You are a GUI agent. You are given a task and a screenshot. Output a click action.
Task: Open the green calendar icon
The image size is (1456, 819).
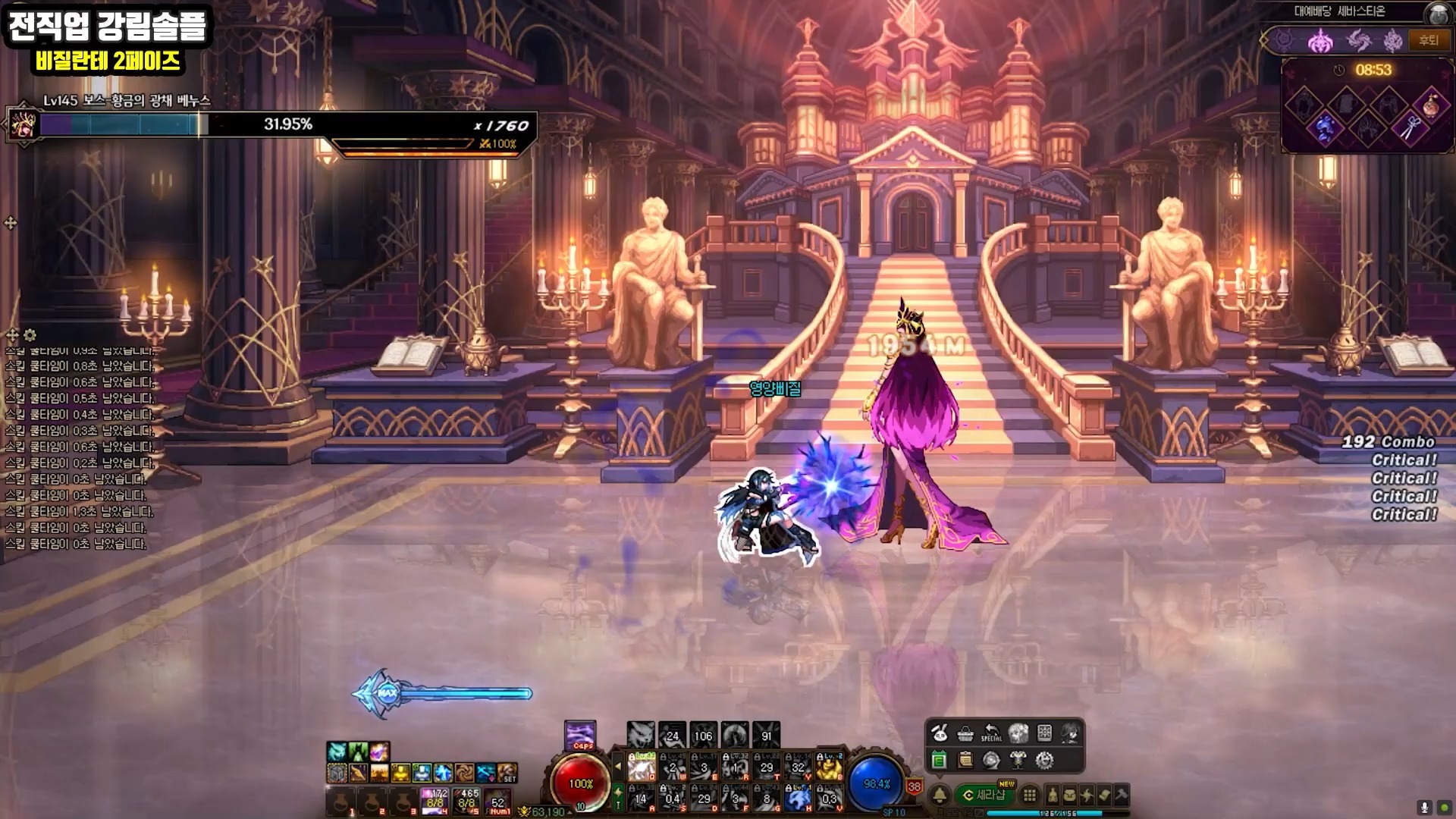pos(939,760)
